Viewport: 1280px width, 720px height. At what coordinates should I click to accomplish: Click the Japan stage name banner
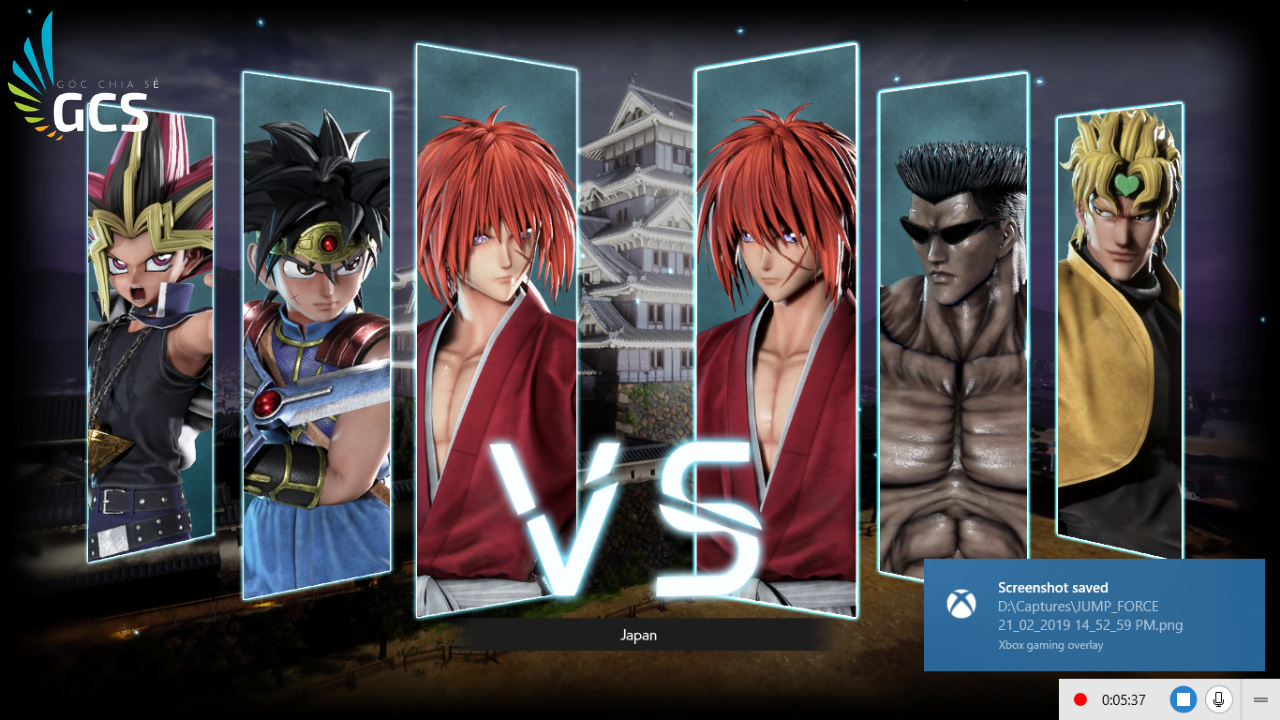pos(637,635)
